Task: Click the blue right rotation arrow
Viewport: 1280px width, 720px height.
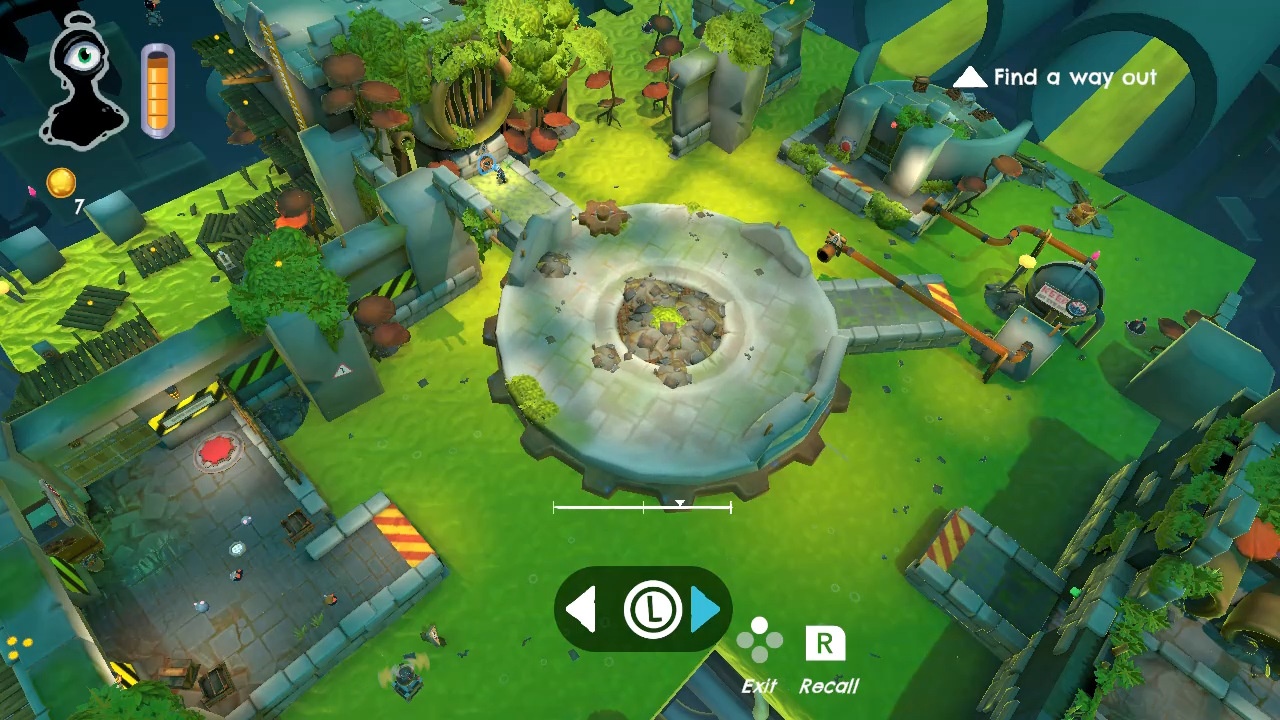Action: tap(705, 609)
